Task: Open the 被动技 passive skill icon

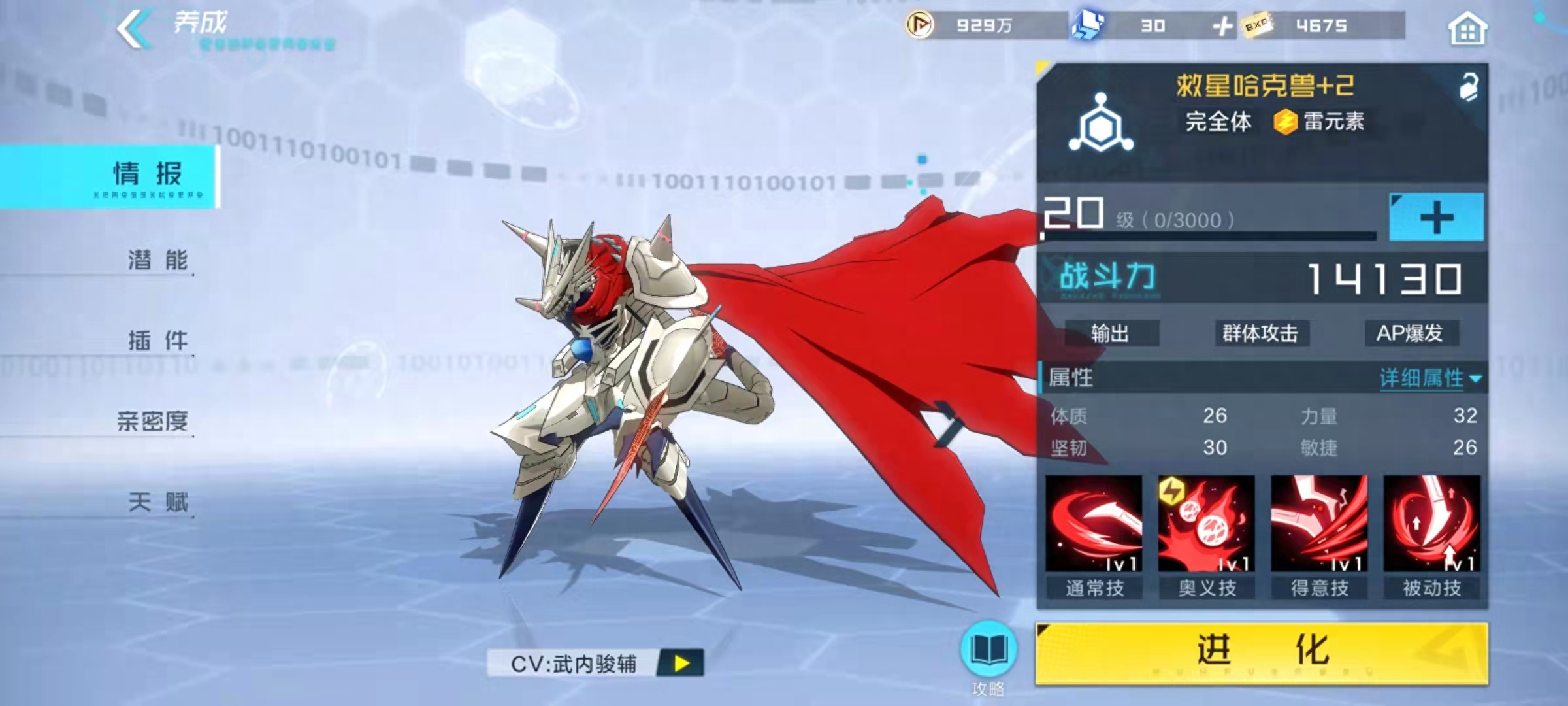Action: point(1431,524)
